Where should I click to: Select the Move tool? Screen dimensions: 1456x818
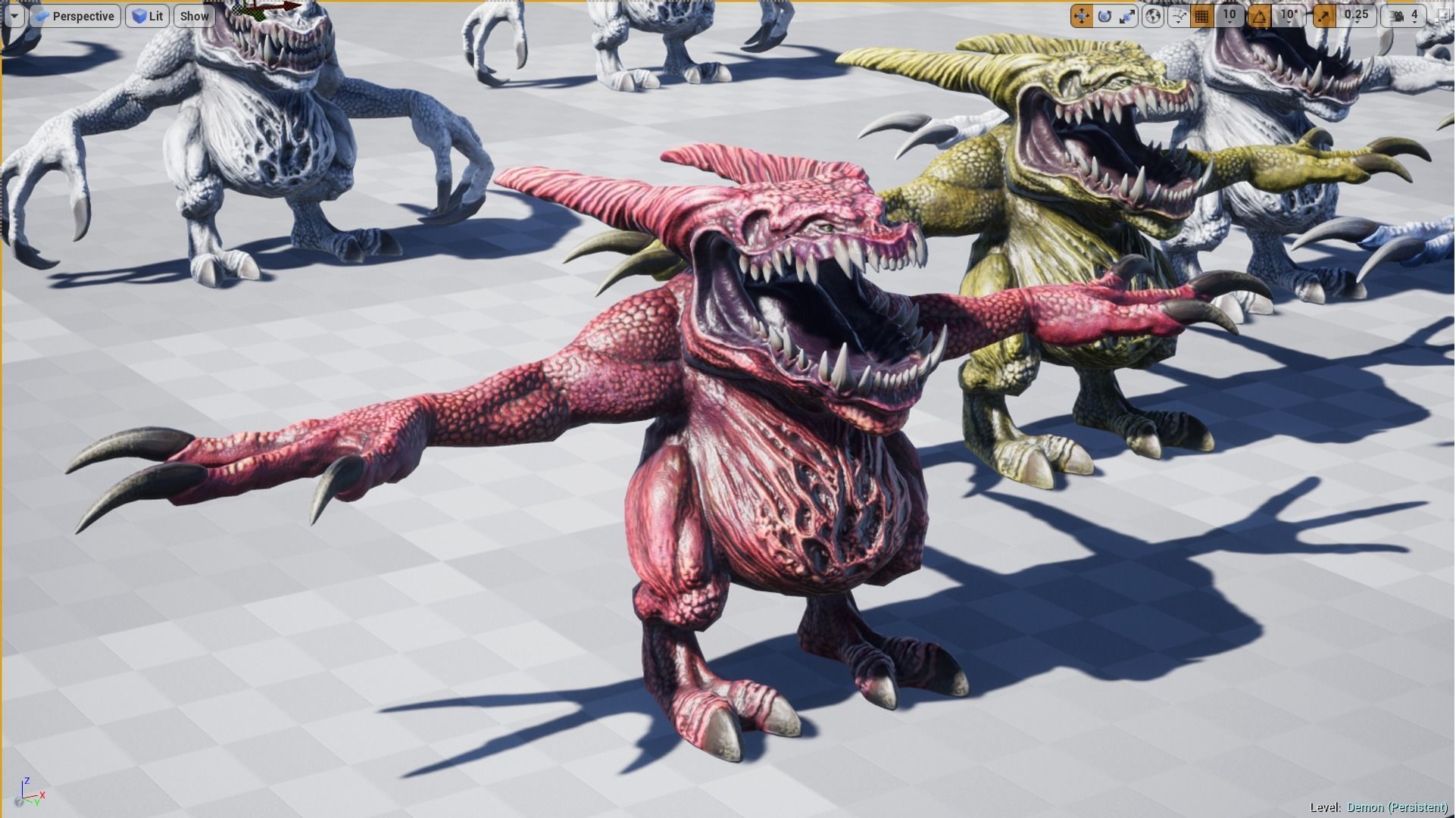[x=1081, y=15]
